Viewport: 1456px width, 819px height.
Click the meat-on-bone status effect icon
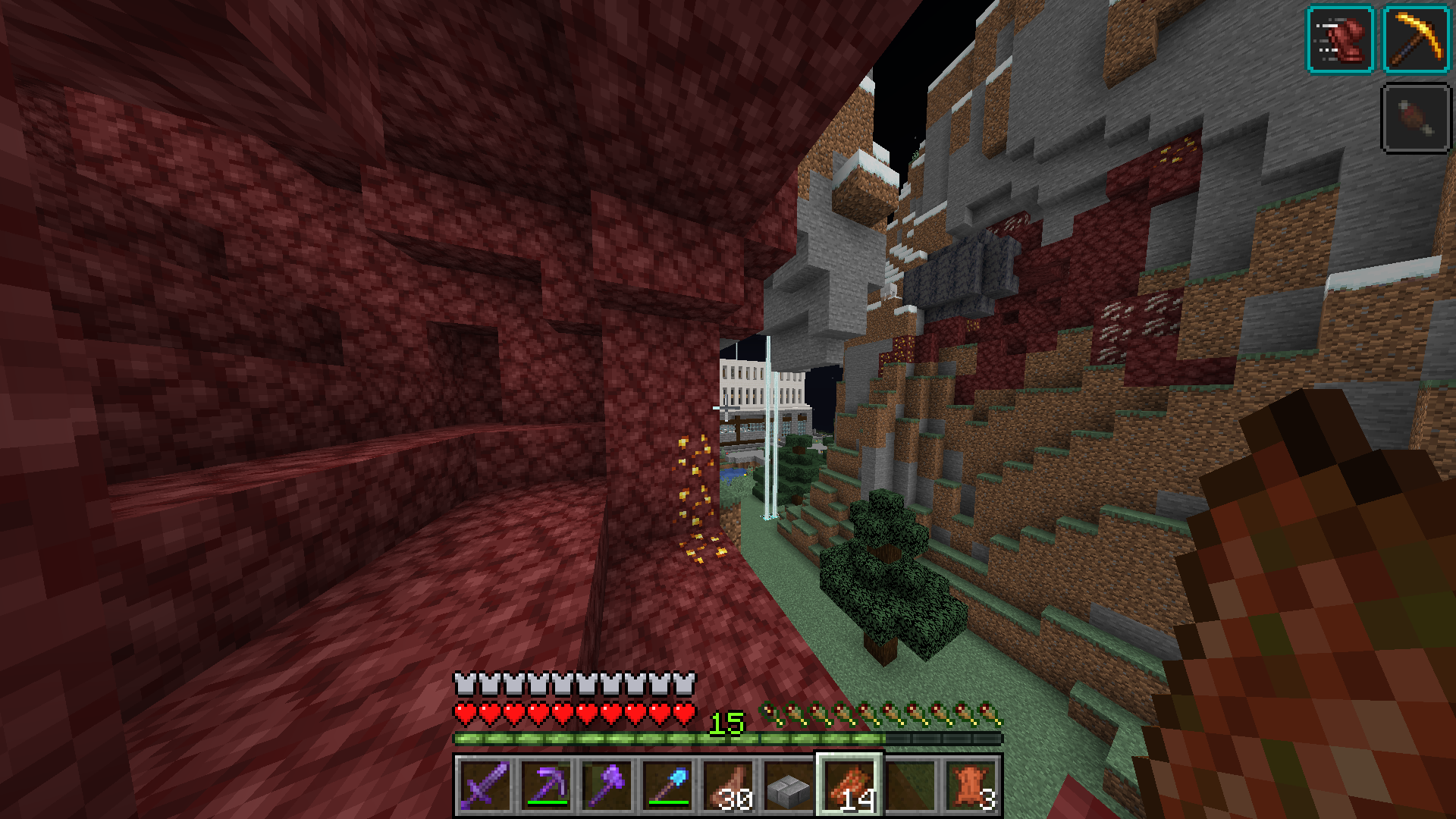tap(1417, 118)
